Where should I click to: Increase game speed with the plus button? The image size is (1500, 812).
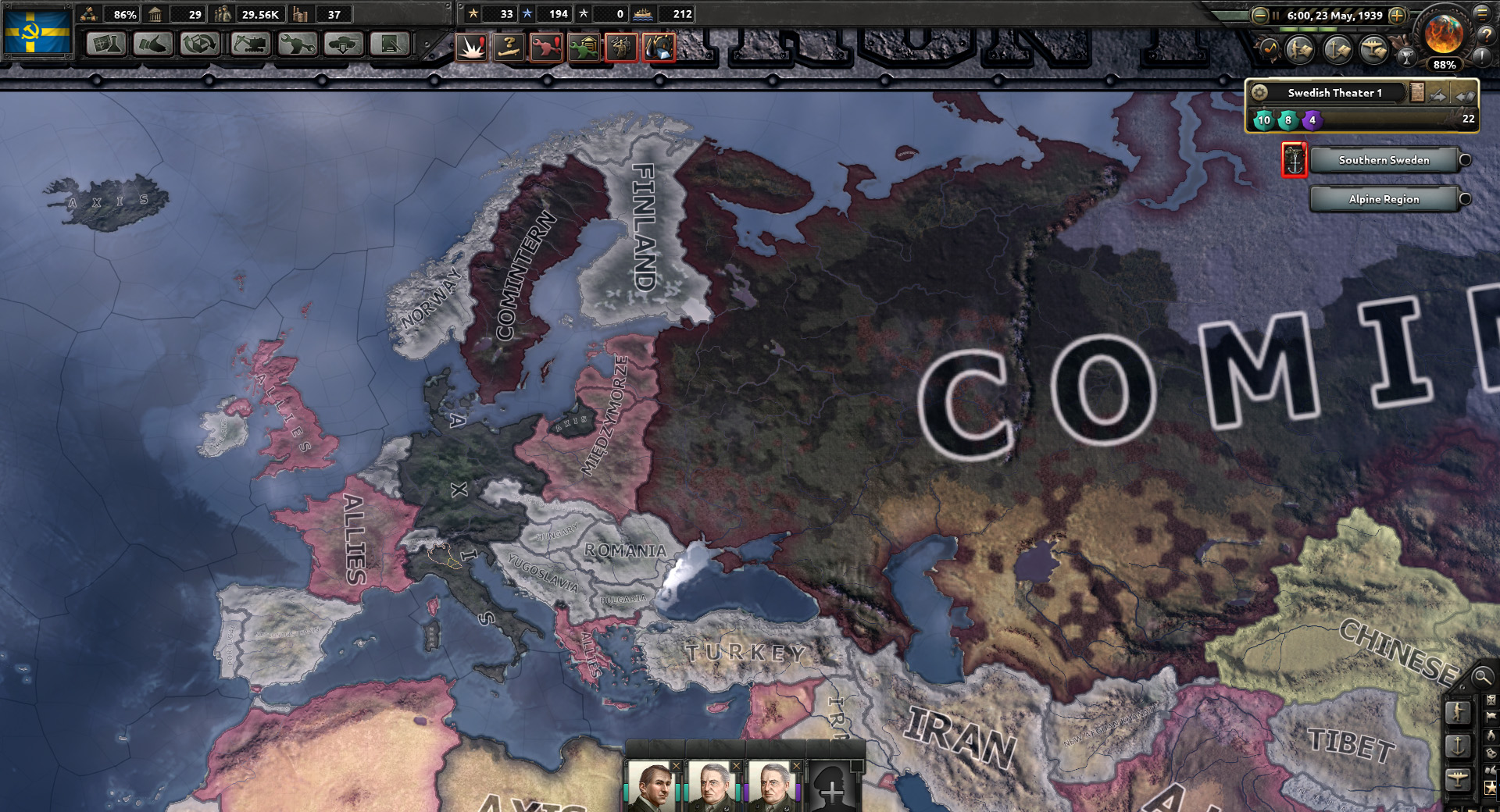[x=1398, y=15]
